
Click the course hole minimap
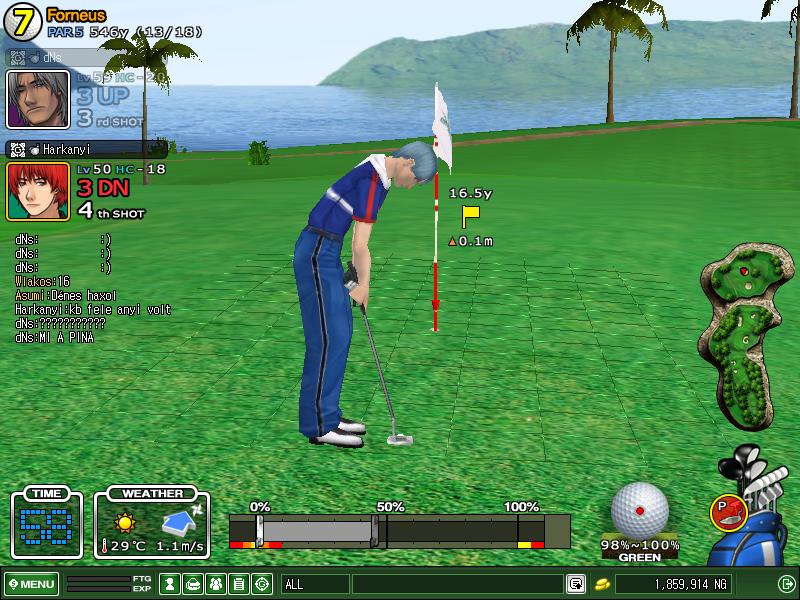click(742, 335)
